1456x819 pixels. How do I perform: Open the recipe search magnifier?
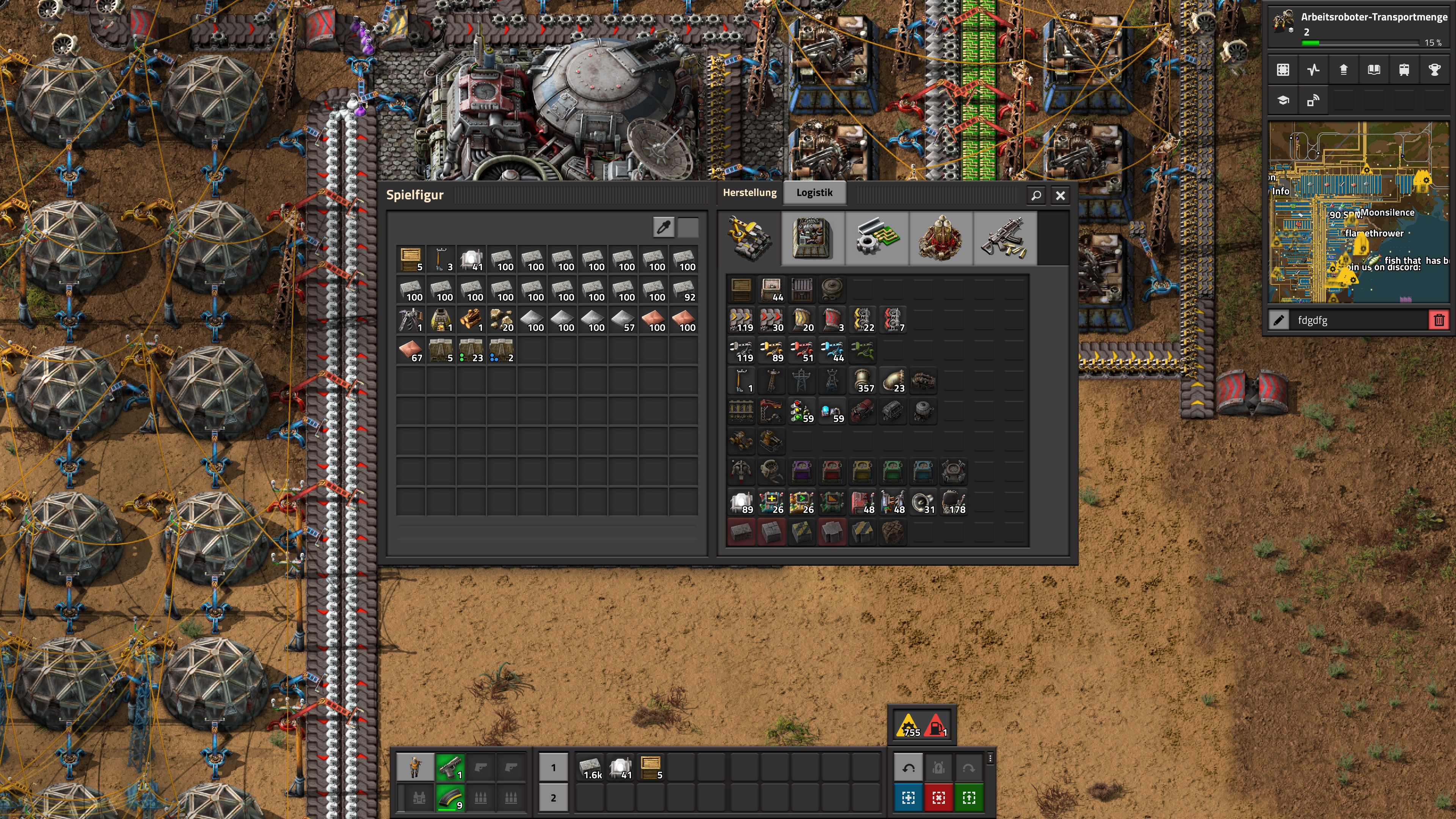pos(1036,196)
